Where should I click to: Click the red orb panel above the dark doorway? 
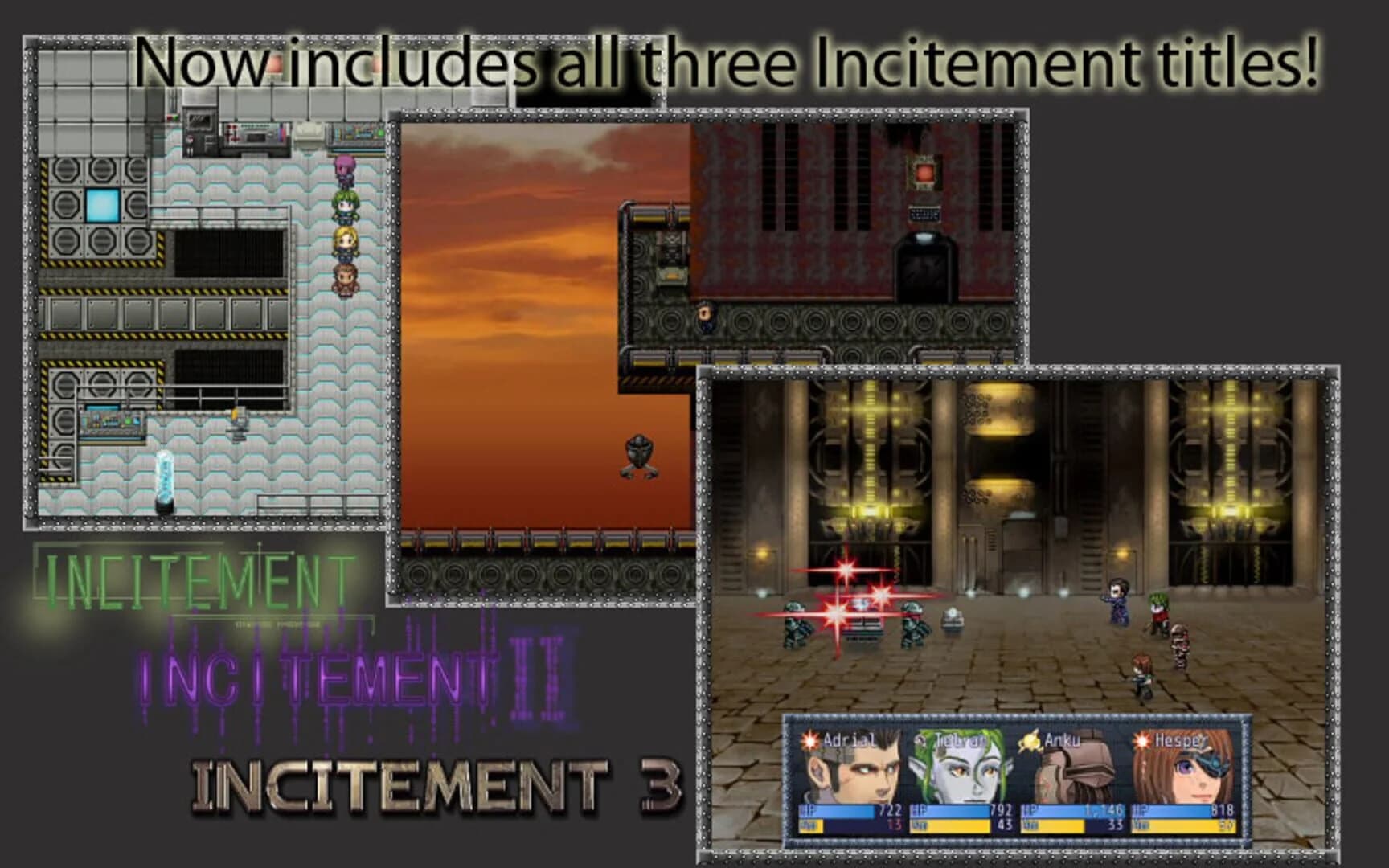tap(924, 173)
